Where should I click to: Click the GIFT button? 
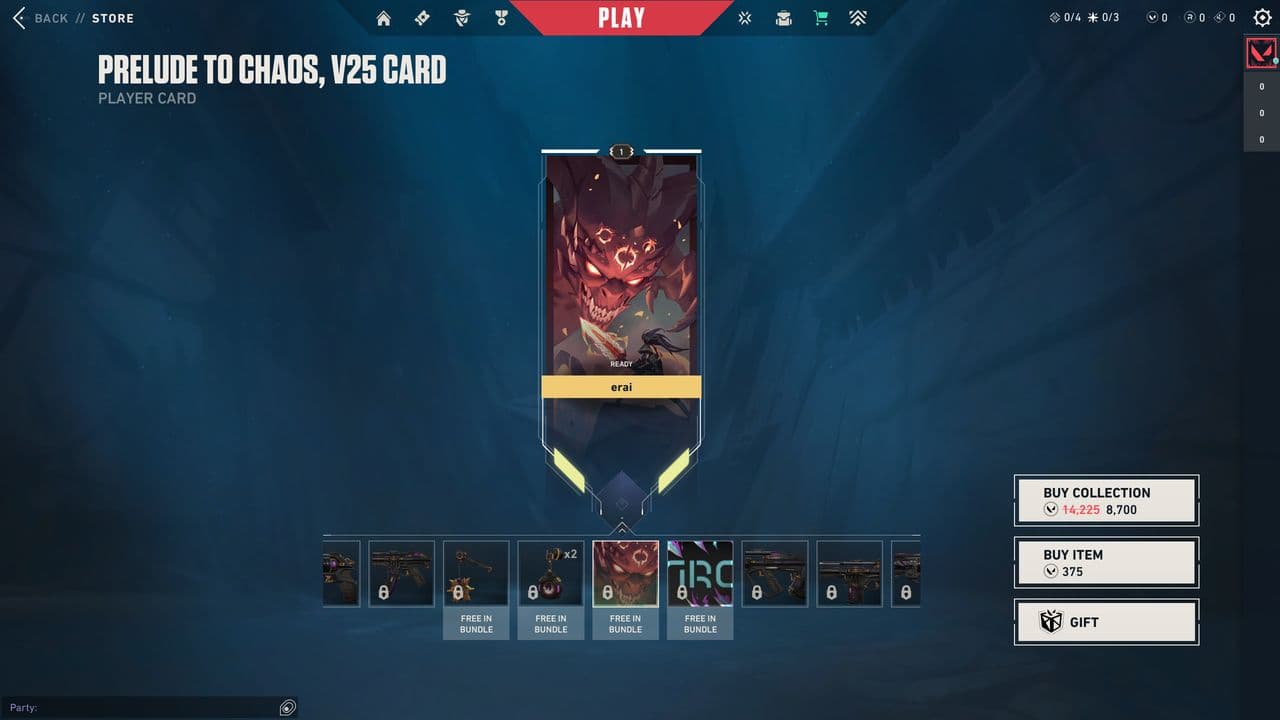point(1106,622)
